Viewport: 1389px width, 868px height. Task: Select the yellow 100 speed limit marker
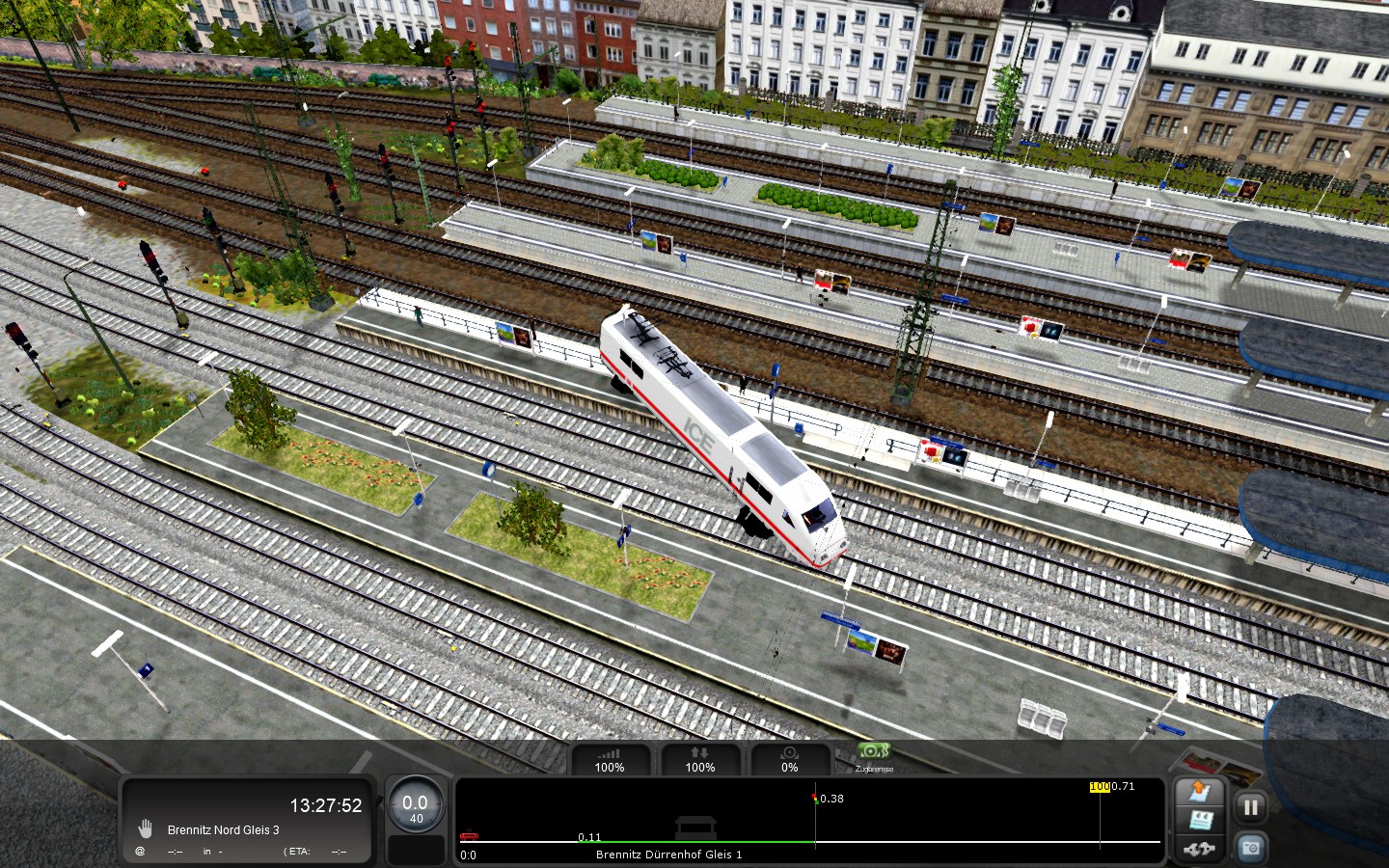(x=1099, y=787)
